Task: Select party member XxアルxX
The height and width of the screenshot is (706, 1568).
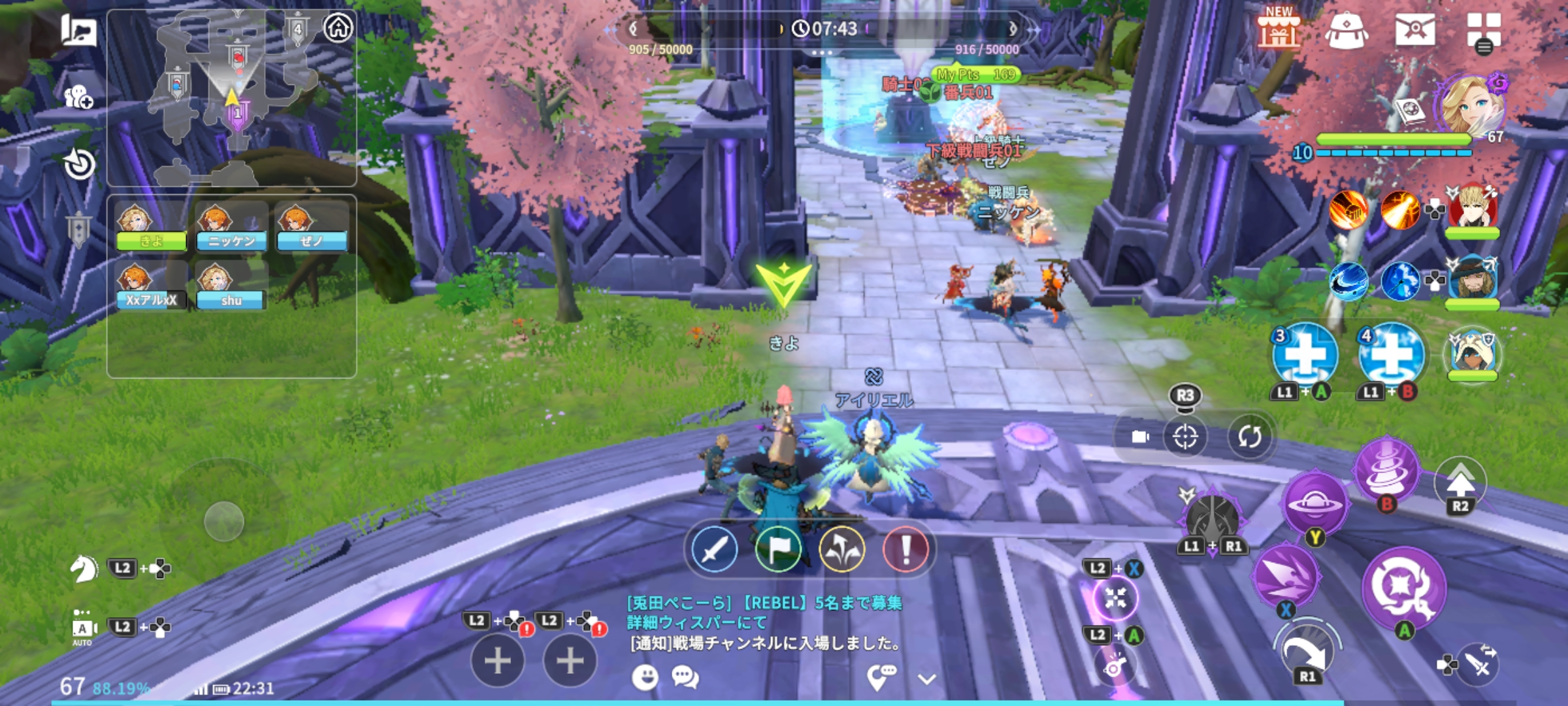Action: pyautogui.click(x=151, y=286)
